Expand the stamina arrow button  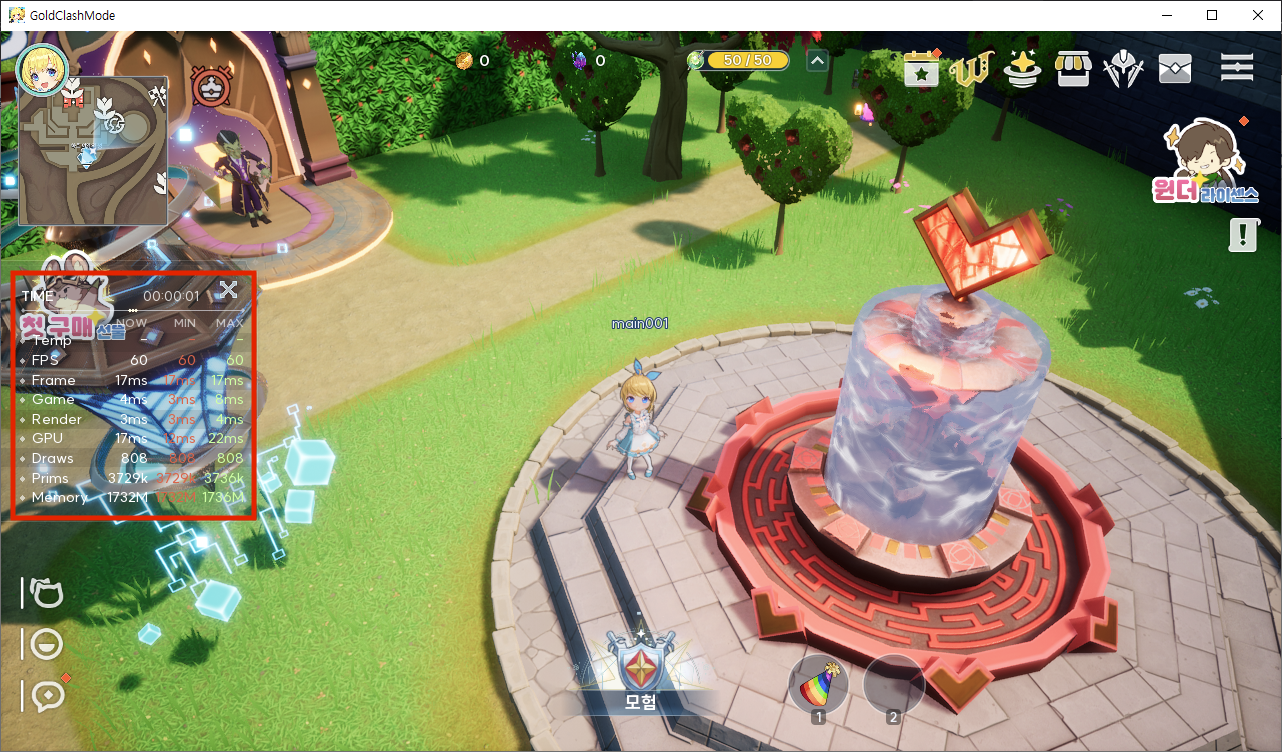pos(817,61)
